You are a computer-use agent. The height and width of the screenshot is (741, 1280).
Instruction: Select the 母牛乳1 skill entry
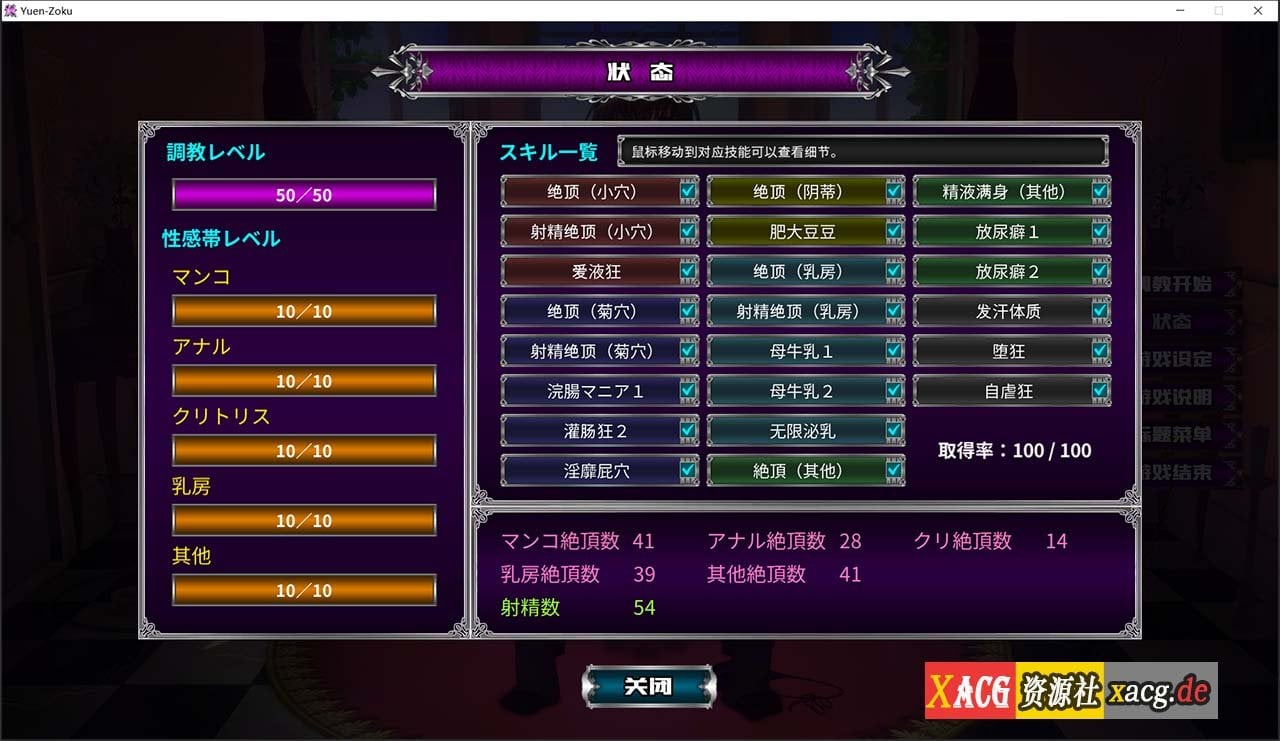click(800, 351)
